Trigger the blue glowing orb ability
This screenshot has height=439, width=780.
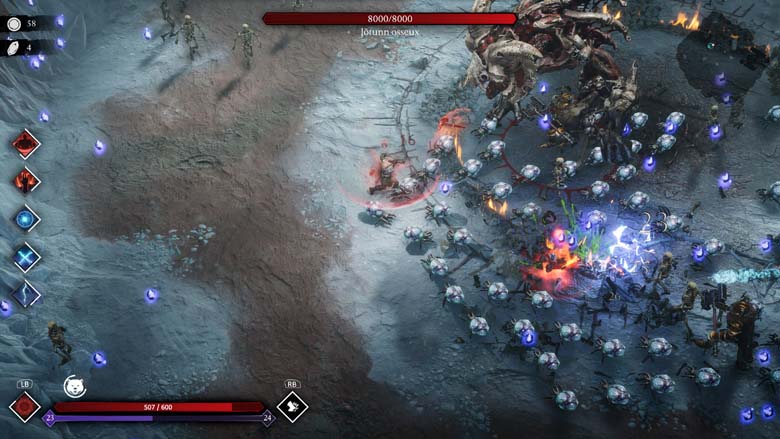tap(26, 219)
